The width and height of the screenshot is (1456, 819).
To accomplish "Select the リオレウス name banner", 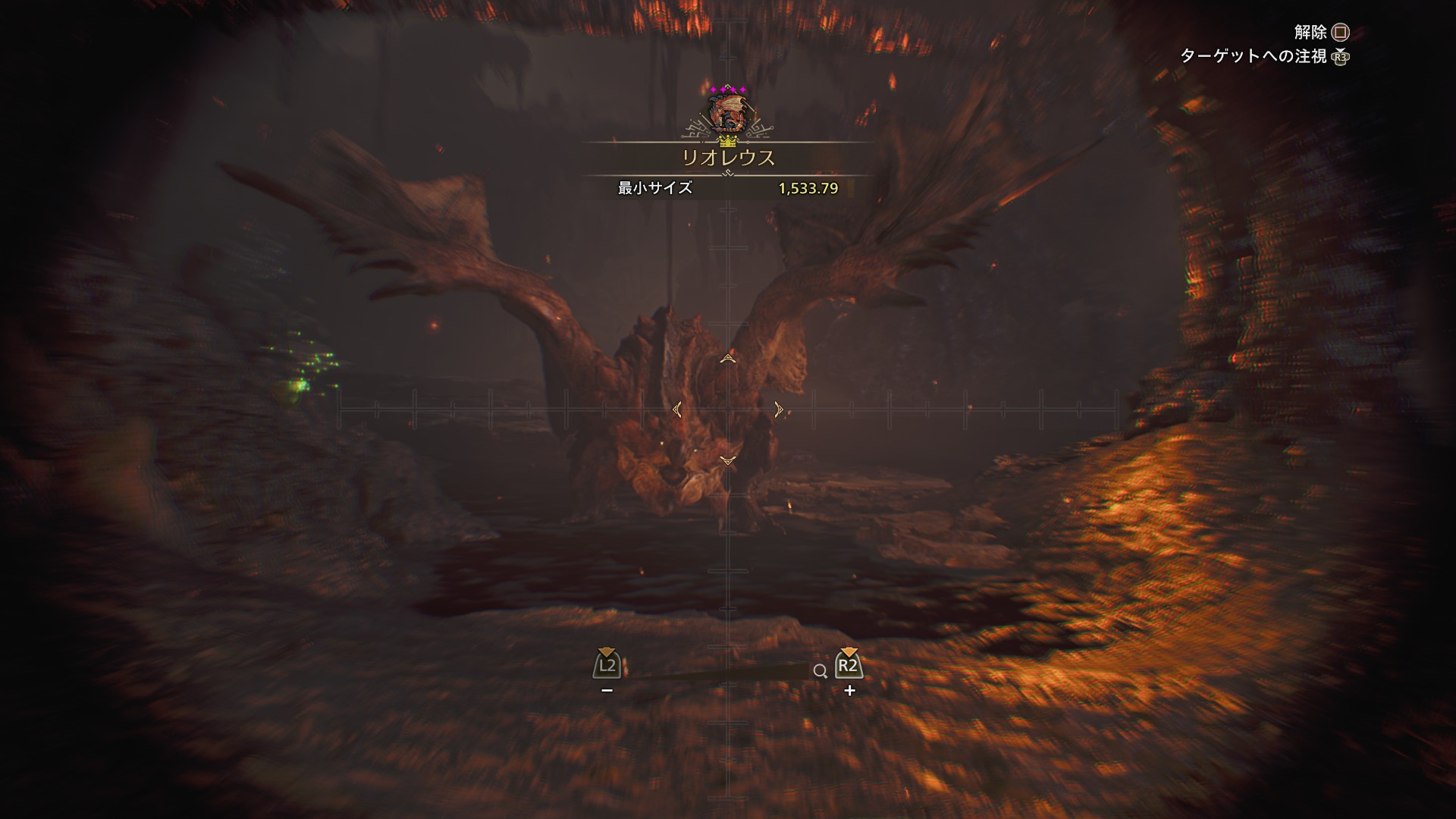I will (728, 158).
